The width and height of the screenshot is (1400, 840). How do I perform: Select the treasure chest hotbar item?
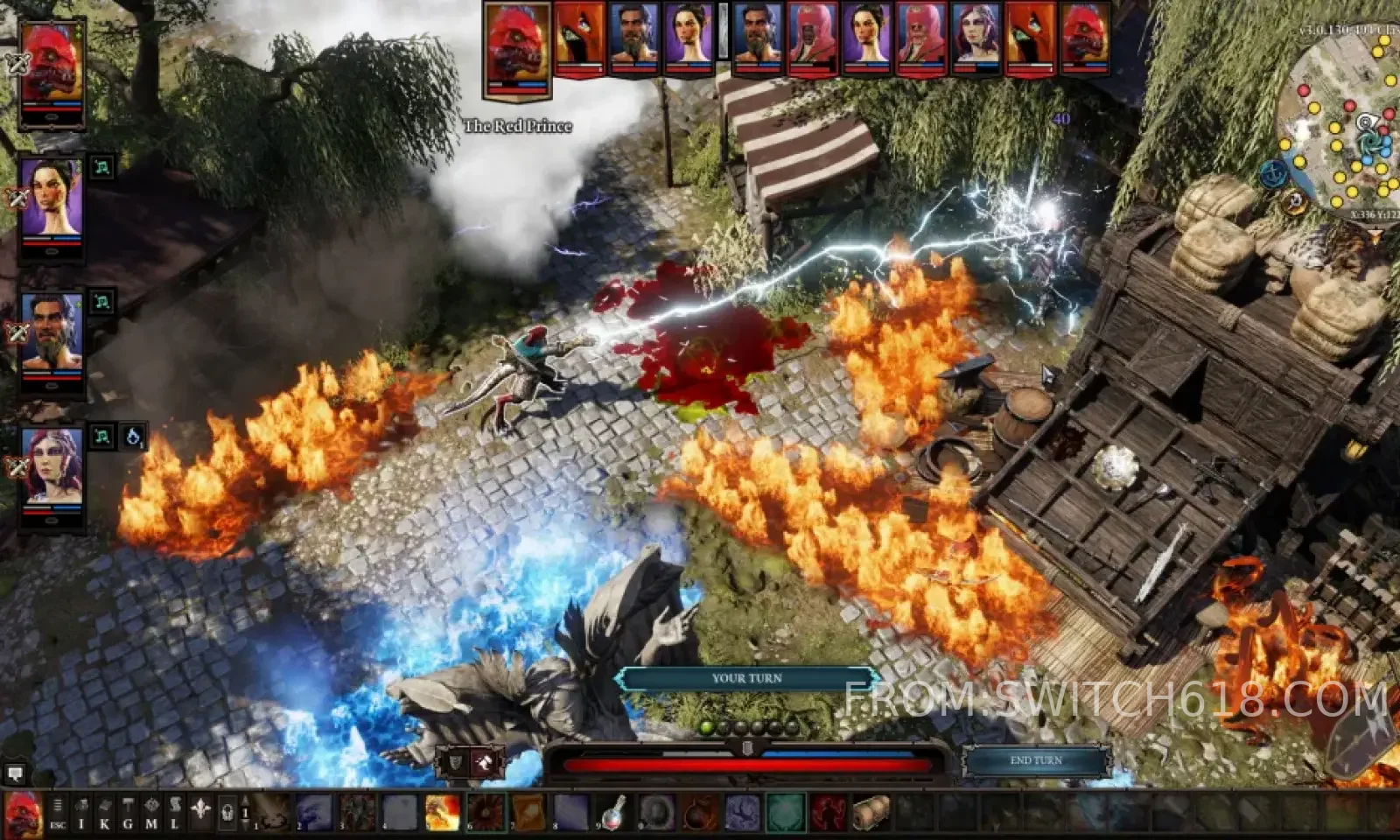coord(871,813)
